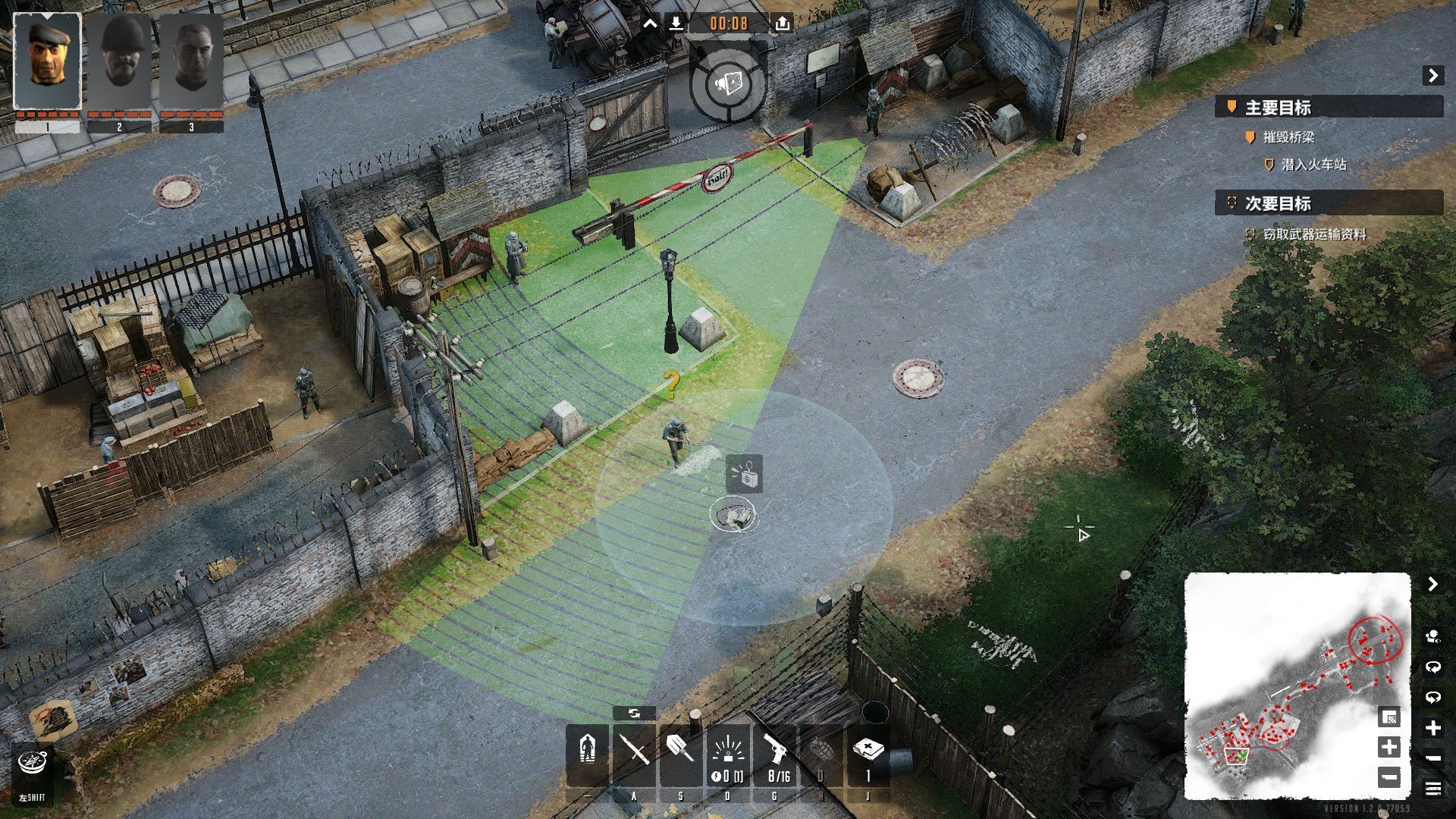The height and width of the screenshot is (819, 1456).
Task: Toggle the stance silhouette slot
Action: click(587, 755)
